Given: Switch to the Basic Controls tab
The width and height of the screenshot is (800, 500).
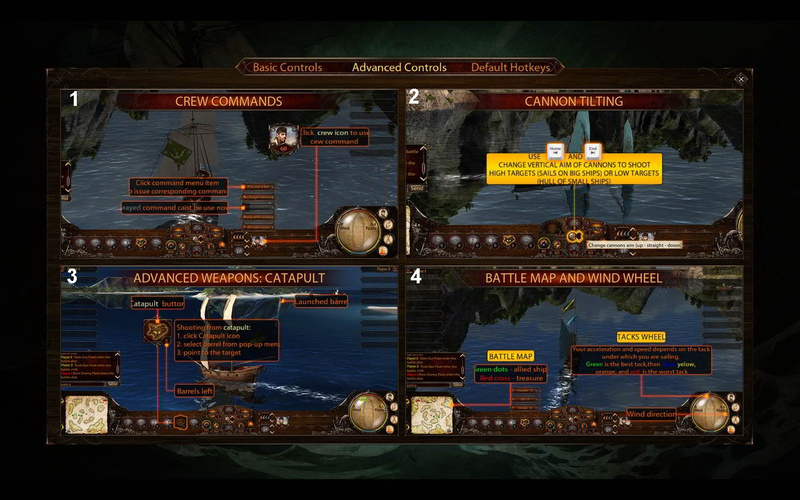Looking at the screenshot, I should click(x=287, y=68).
